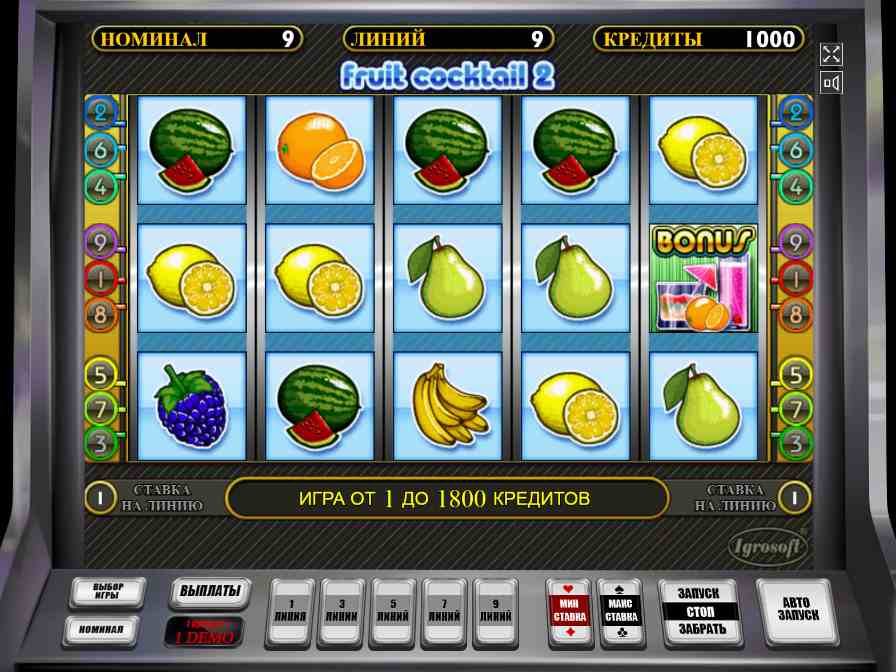Viewport: 896px width, 672px height.
Task: Mute sound with the speaker icon
Action: point(831,83)
